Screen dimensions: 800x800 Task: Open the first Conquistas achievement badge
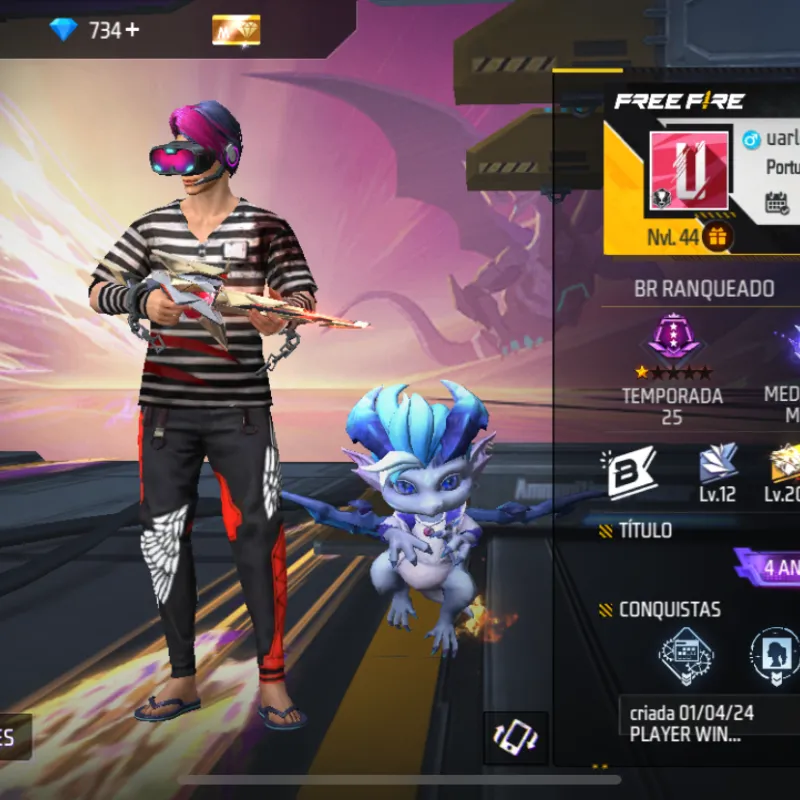click(686, 654)
